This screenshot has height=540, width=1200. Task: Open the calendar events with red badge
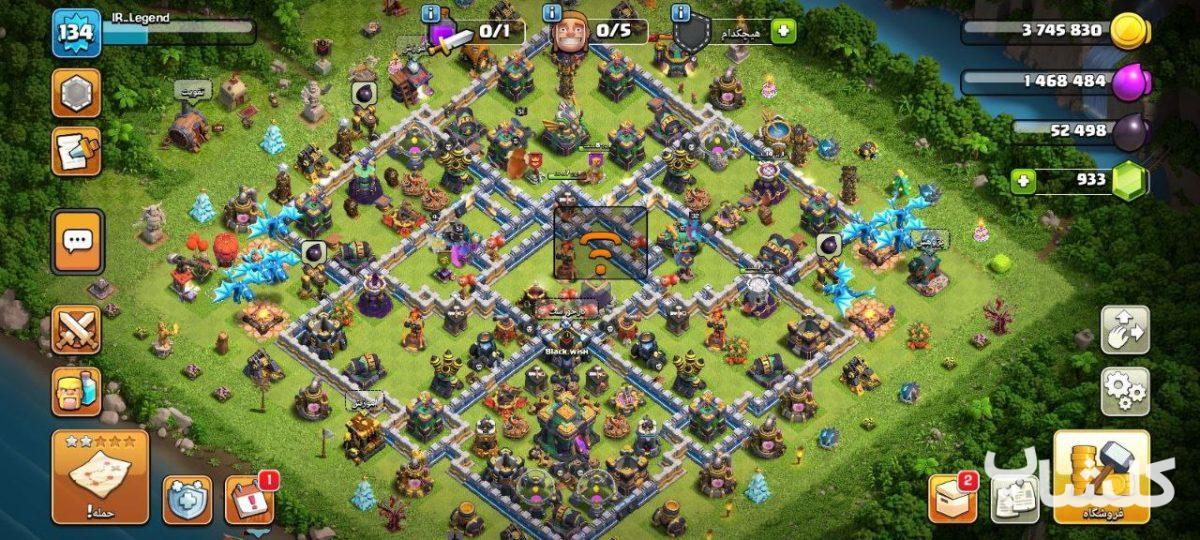click(x=249, y=499)
